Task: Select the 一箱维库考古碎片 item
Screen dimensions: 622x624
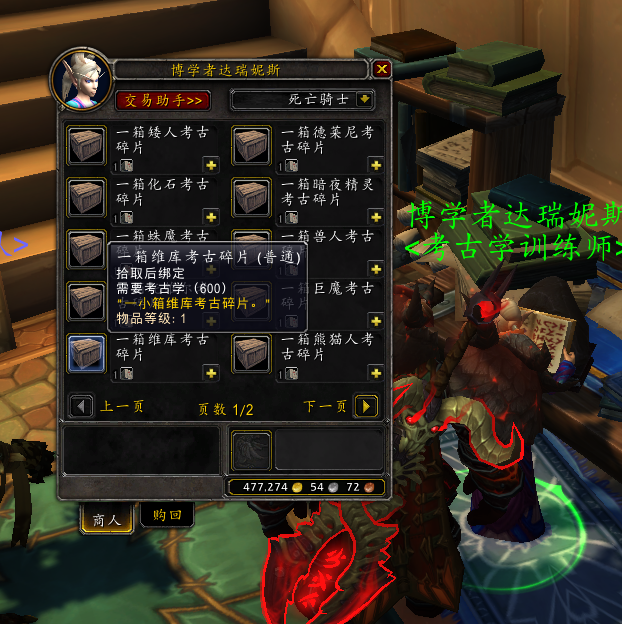Action: pos(87,354)
